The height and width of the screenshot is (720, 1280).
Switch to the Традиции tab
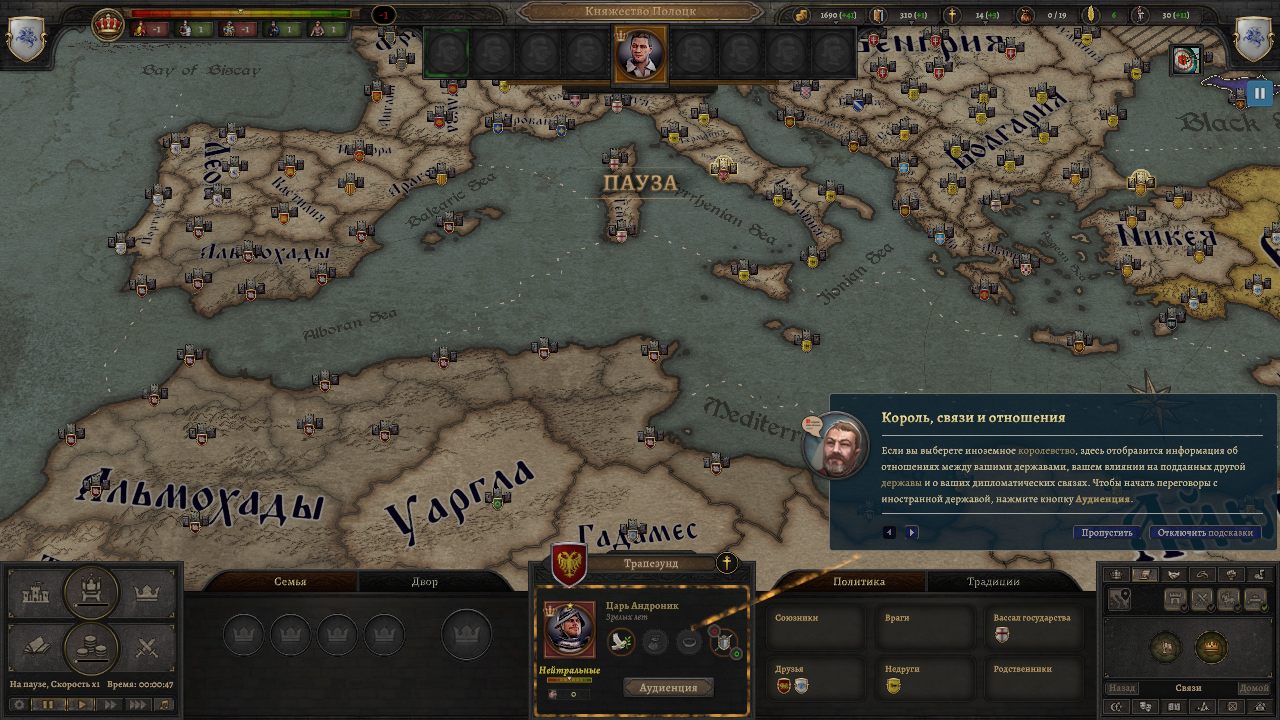[993, 581]
